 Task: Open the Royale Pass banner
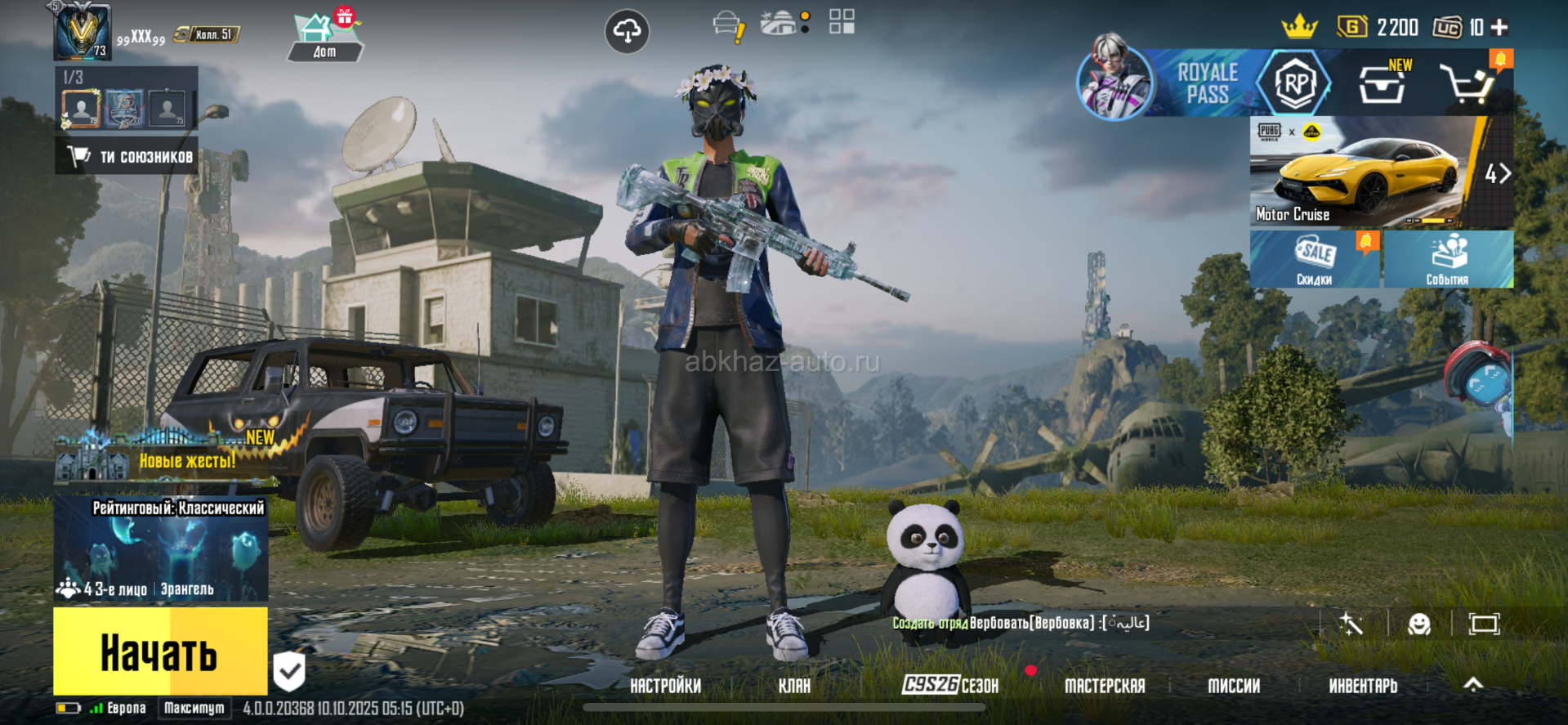[x=1206, y=83]
